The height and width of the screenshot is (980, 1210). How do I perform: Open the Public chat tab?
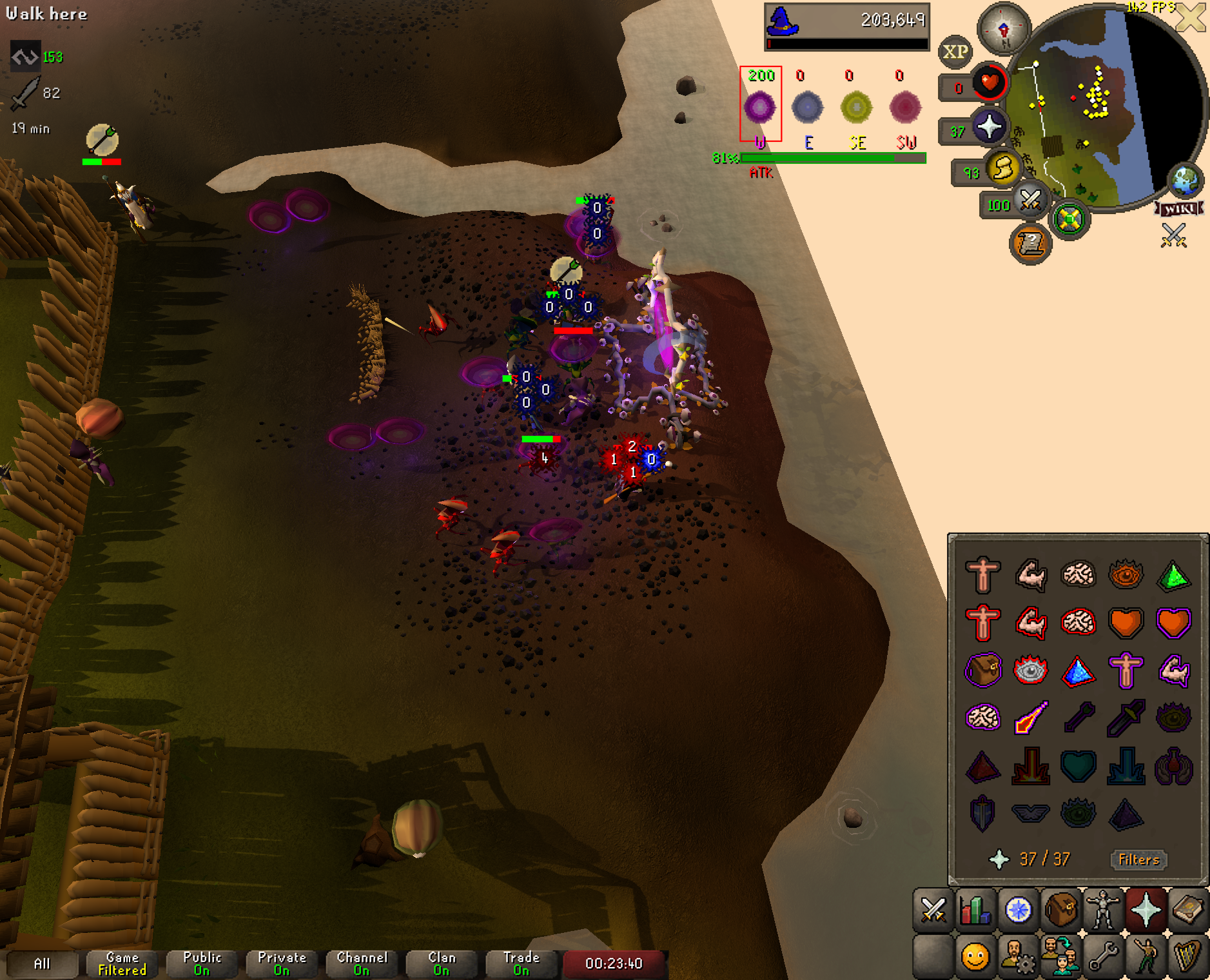[x=202, y=964]
